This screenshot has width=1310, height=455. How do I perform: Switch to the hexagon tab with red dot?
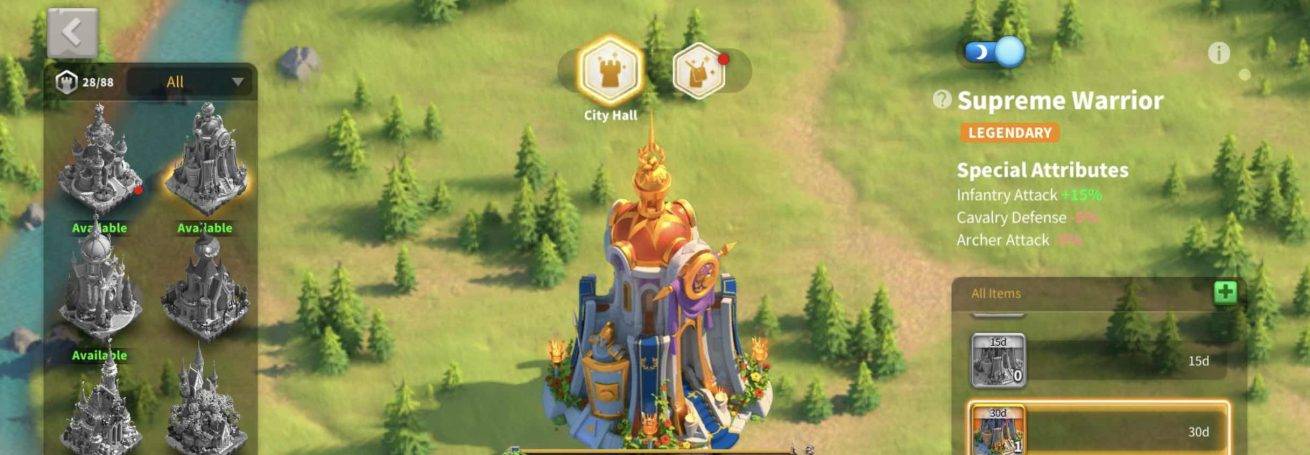point(699,70)
